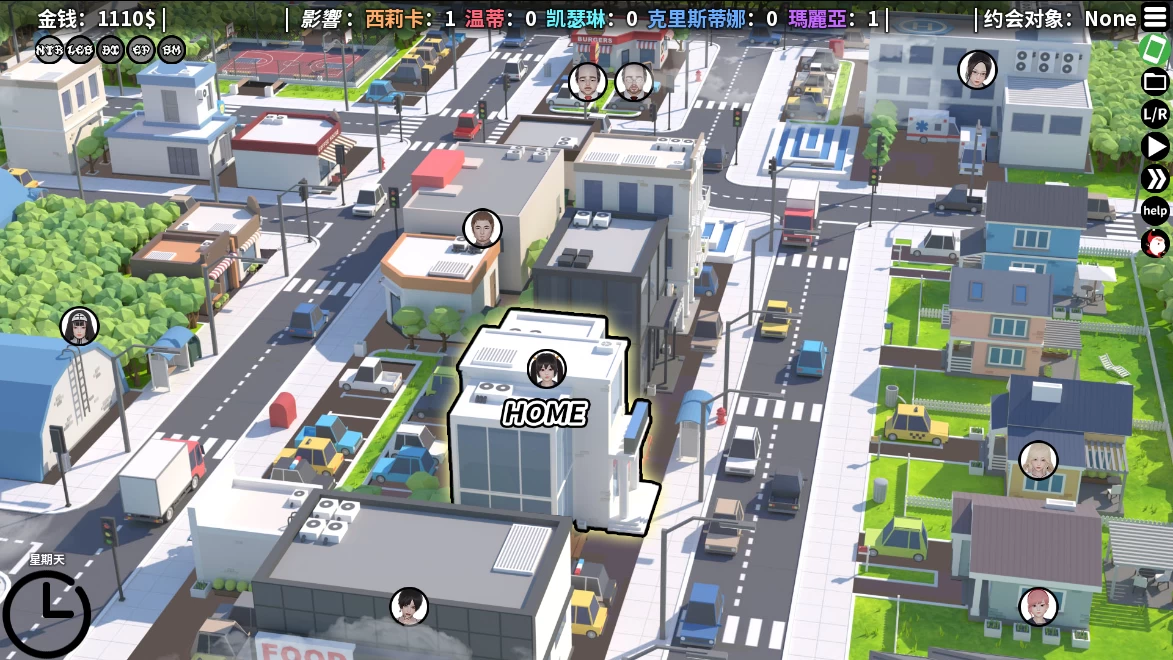Toggle the LES badge
Image resolution: width=1173 pixels, height=660 pixels.
click(x=79, y=49)
